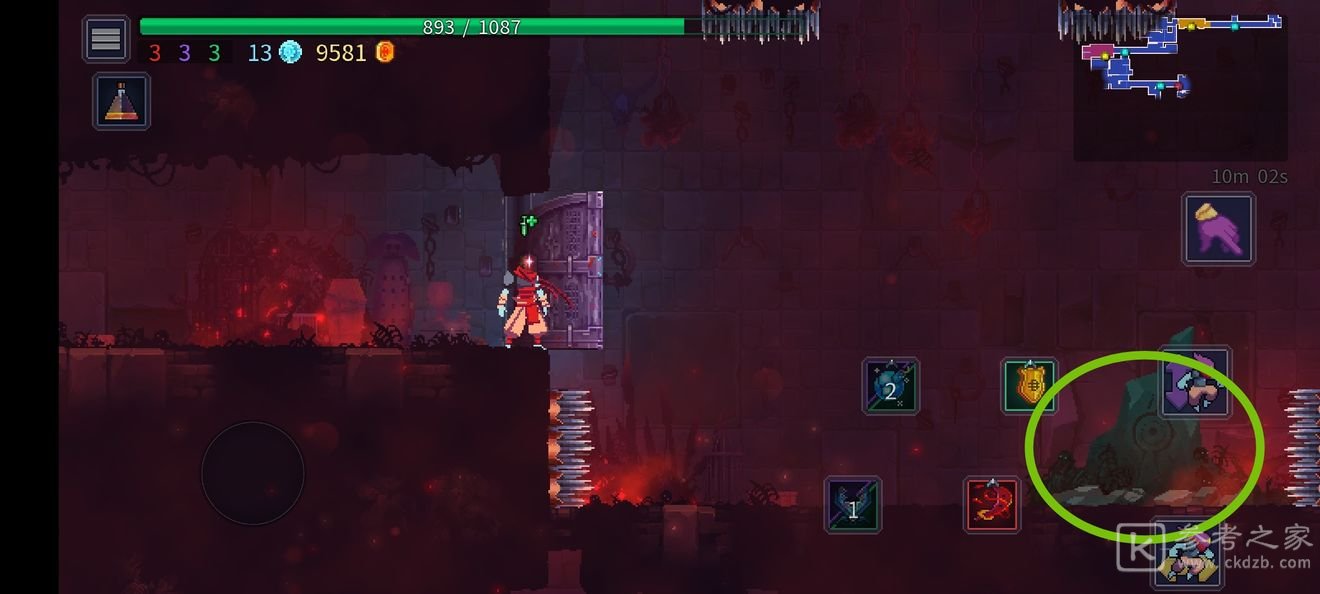Open the hamburger pause menu
The width and height of the screenshot is (1320, 594).
(106, 39)
